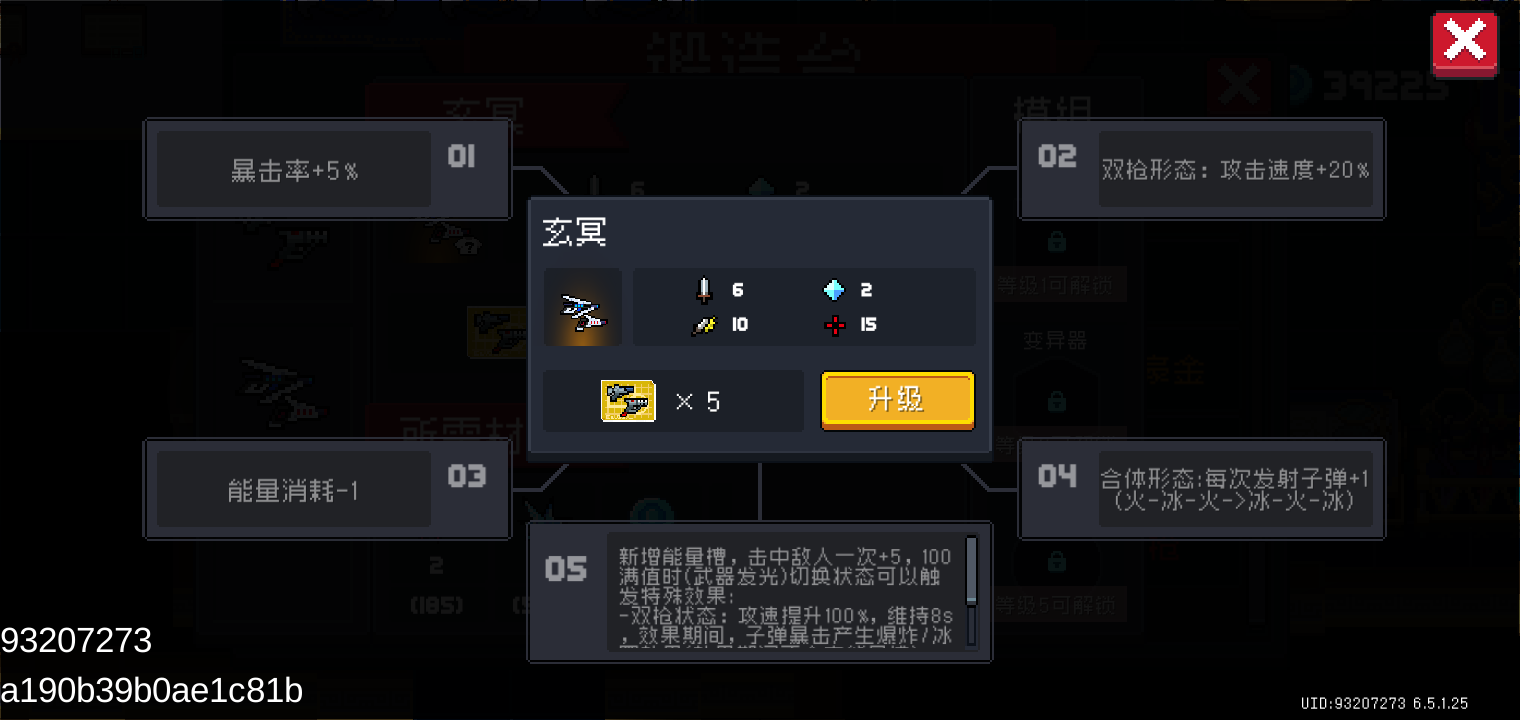Click the lightning energy stat icon

click(703, 324)
